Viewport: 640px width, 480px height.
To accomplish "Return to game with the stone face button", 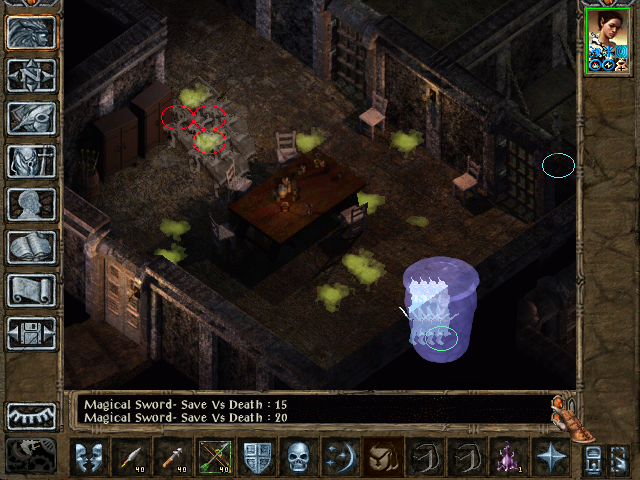I will pyautogui.click(x=32, y=33).
